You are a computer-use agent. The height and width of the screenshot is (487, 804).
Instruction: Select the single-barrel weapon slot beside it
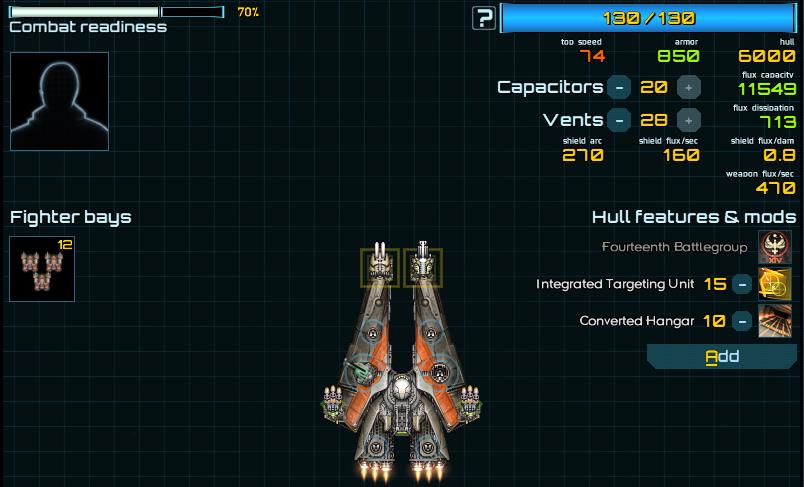[423, 267]
